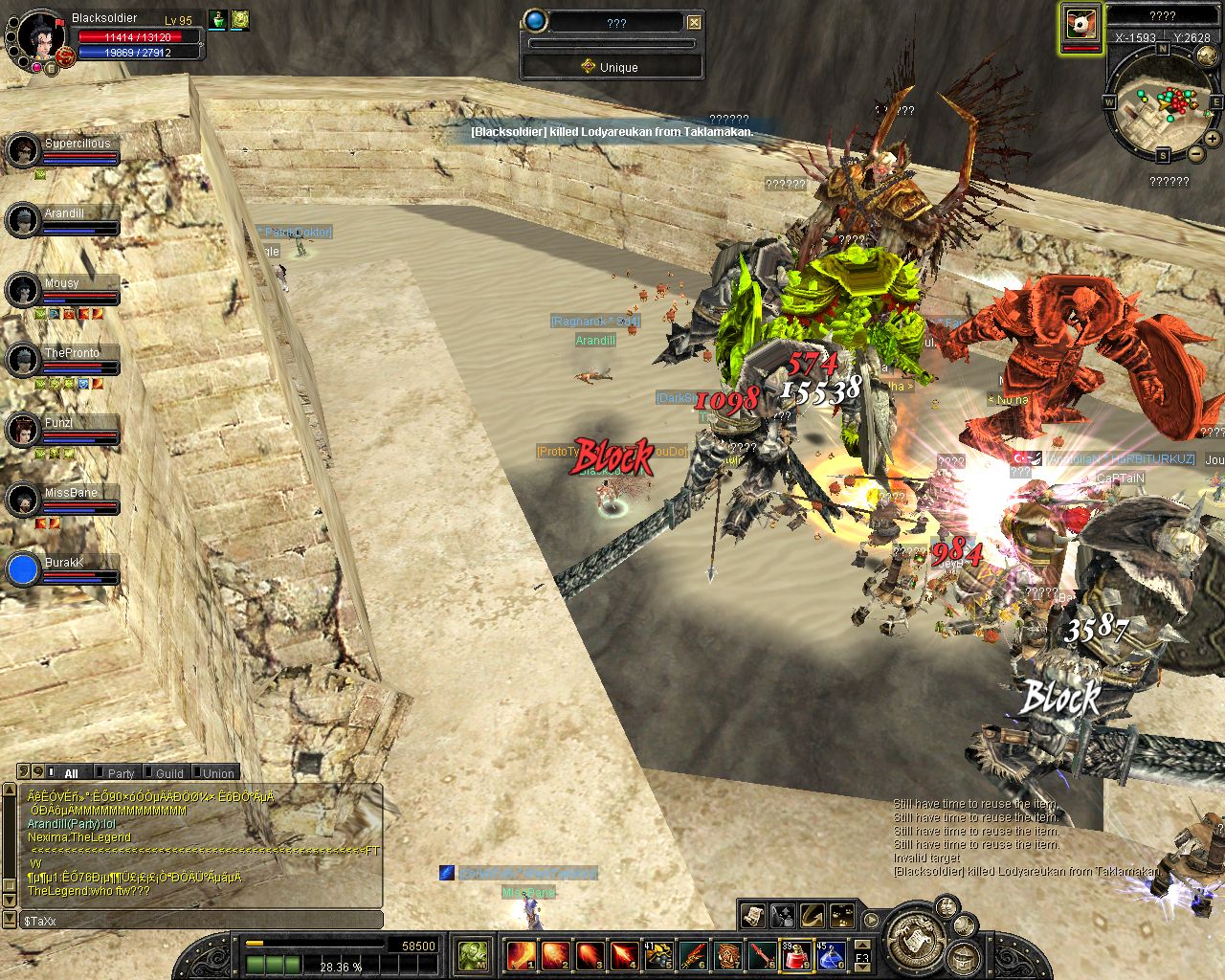The image size is (1225, 980).
Task: Select the pet portrait with big ears
Action: [1081, 25]
